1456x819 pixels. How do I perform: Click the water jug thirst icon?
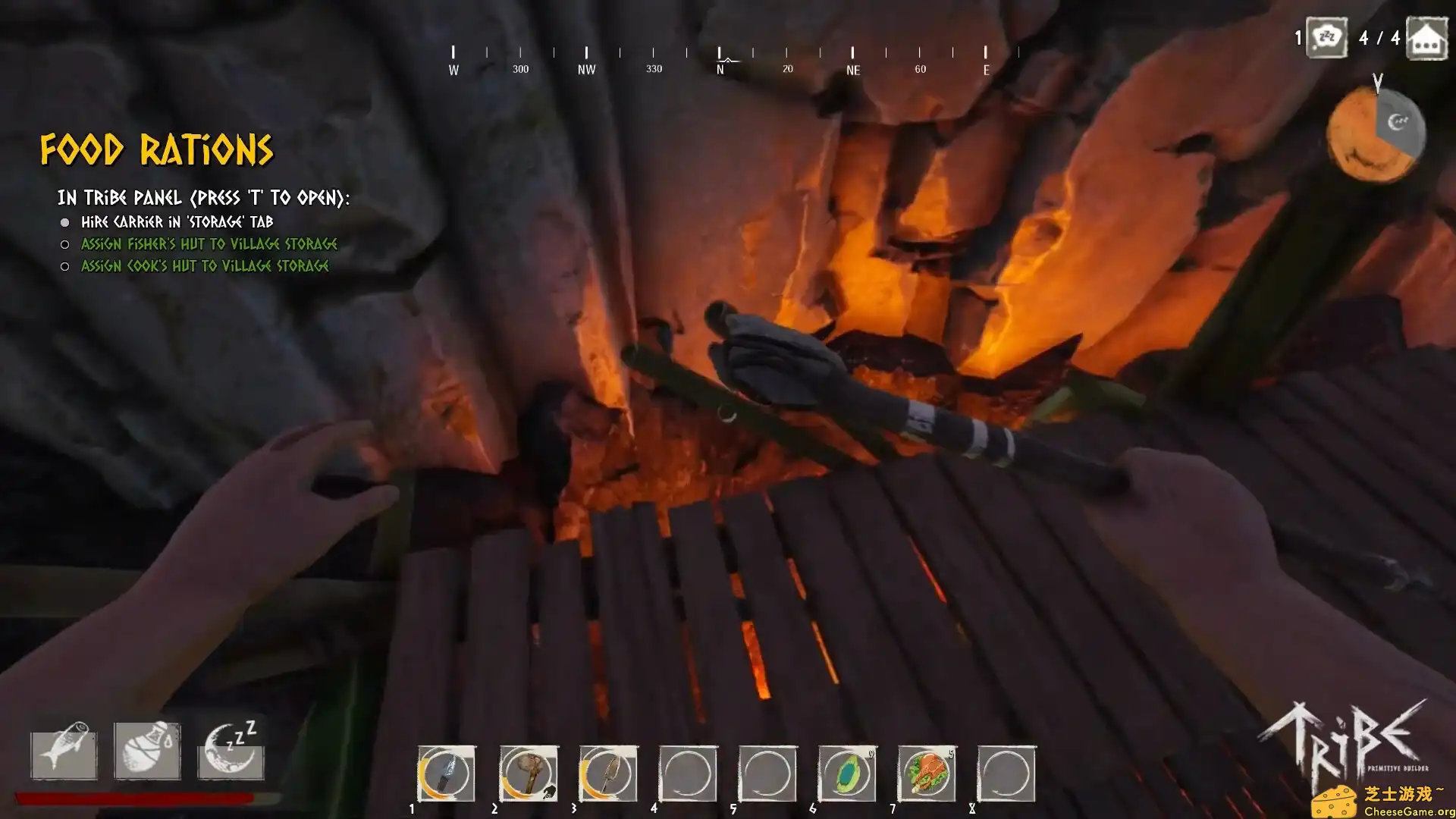coord(147,756)
